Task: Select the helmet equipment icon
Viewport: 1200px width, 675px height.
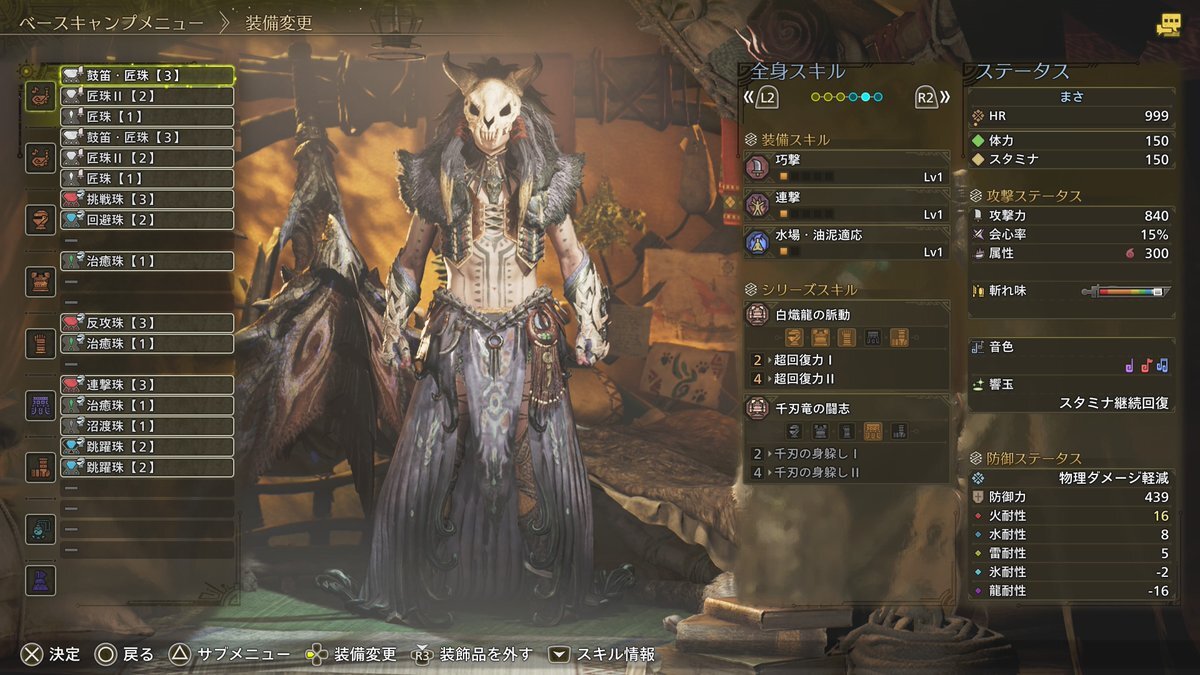Action: click(40, 220)
